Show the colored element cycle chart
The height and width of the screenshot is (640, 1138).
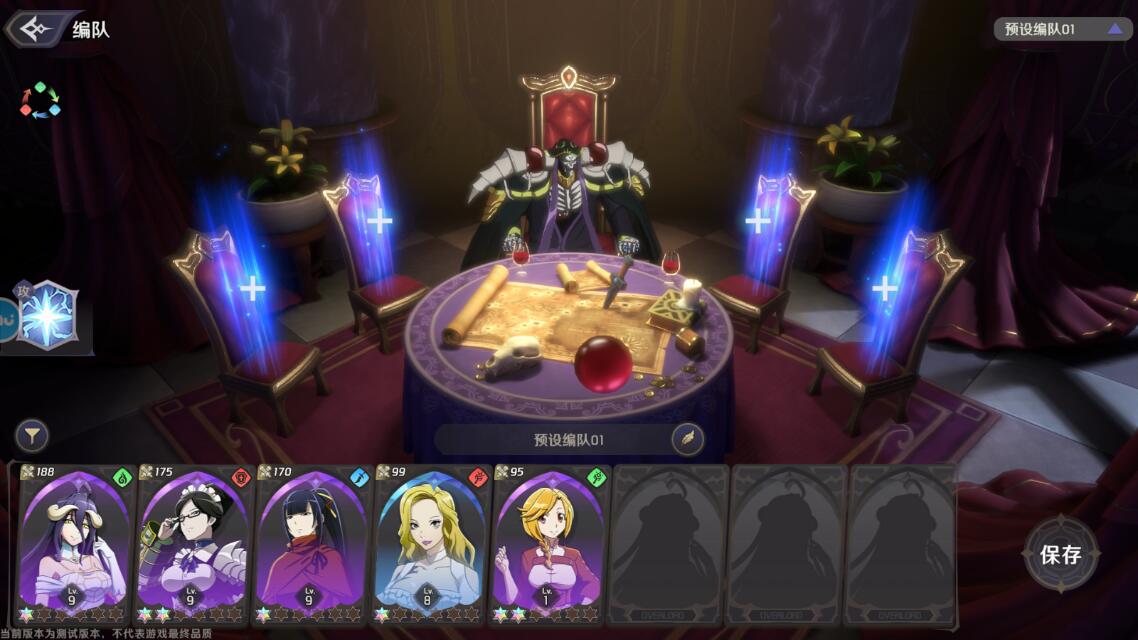(x=40, y=100)
